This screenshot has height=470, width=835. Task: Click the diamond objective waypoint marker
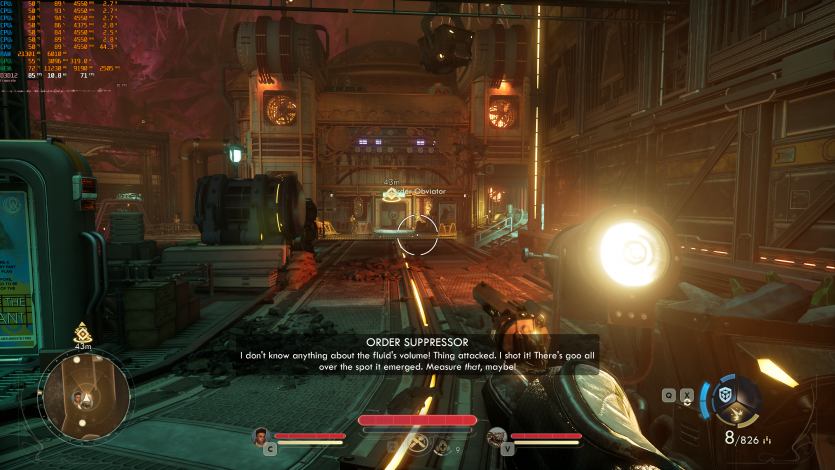coord(391,196)
